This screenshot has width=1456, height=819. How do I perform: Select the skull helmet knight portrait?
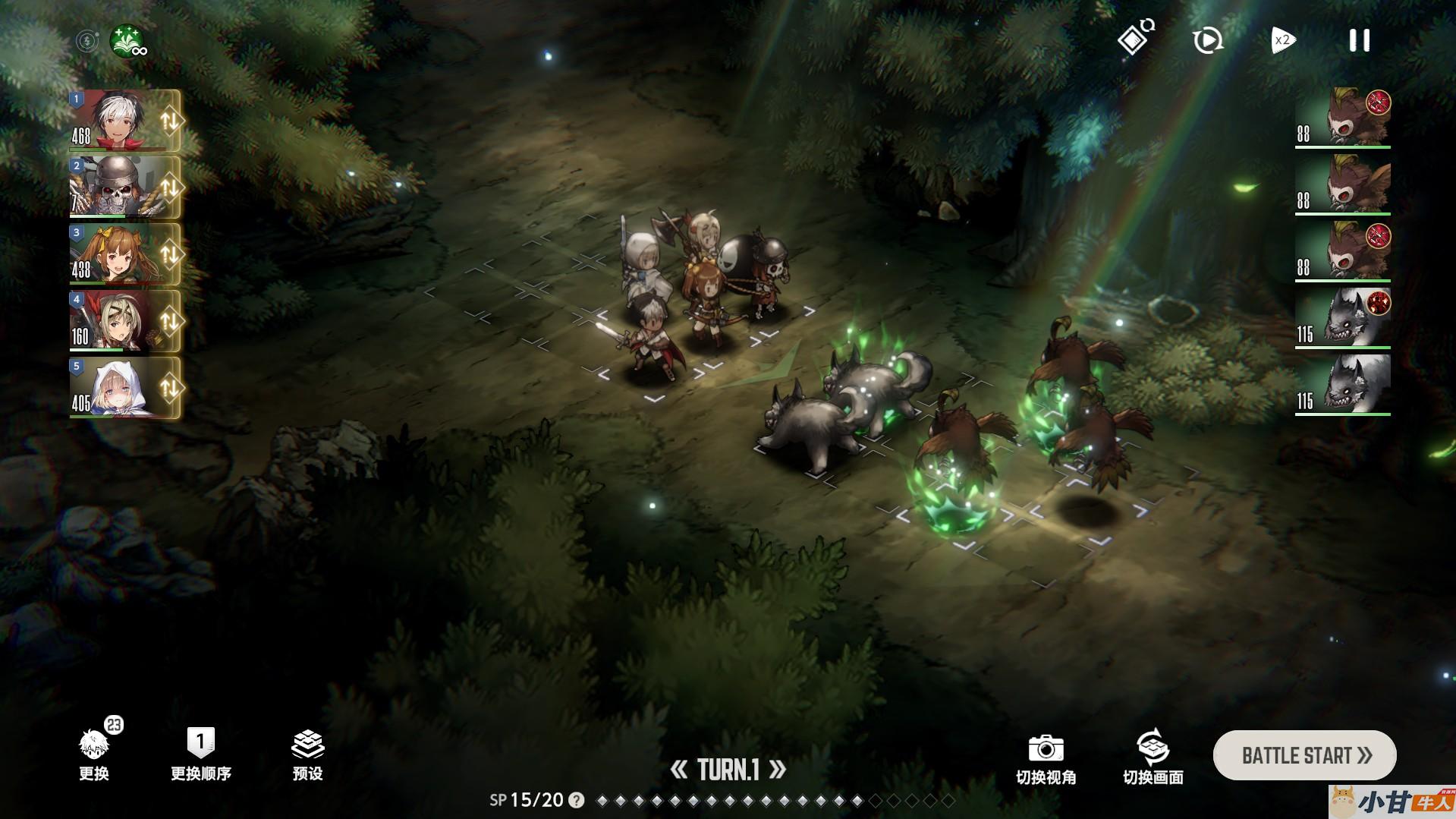(x=118, y=187)
